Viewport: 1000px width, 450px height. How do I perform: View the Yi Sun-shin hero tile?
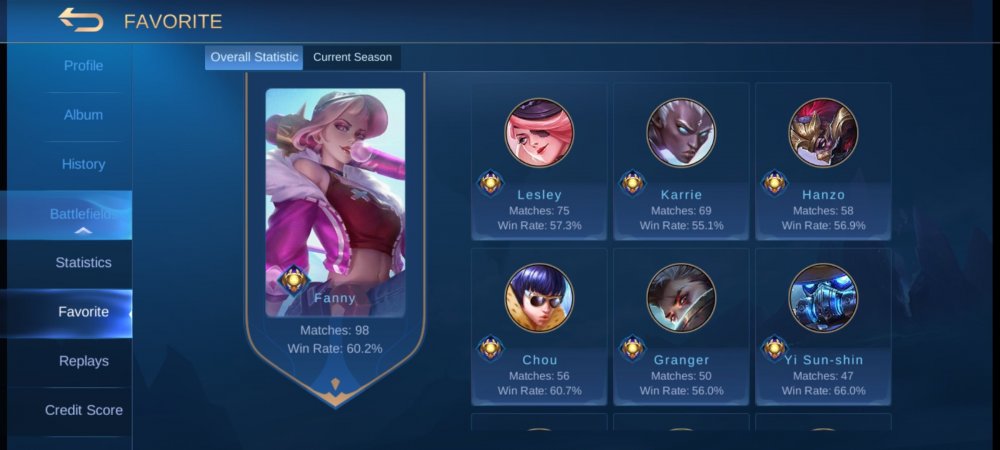coord(823,327)
